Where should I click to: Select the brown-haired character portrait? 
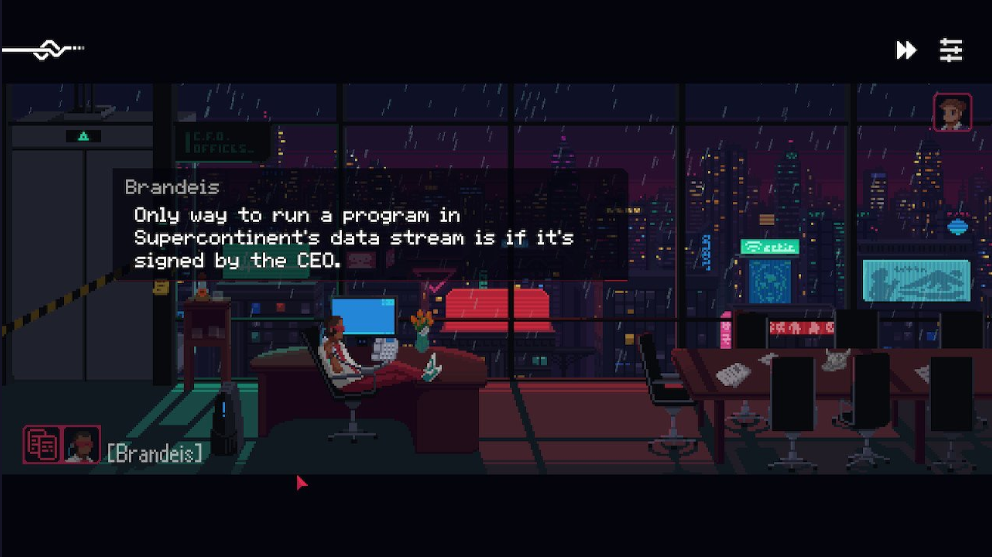[x=952, y=112]
